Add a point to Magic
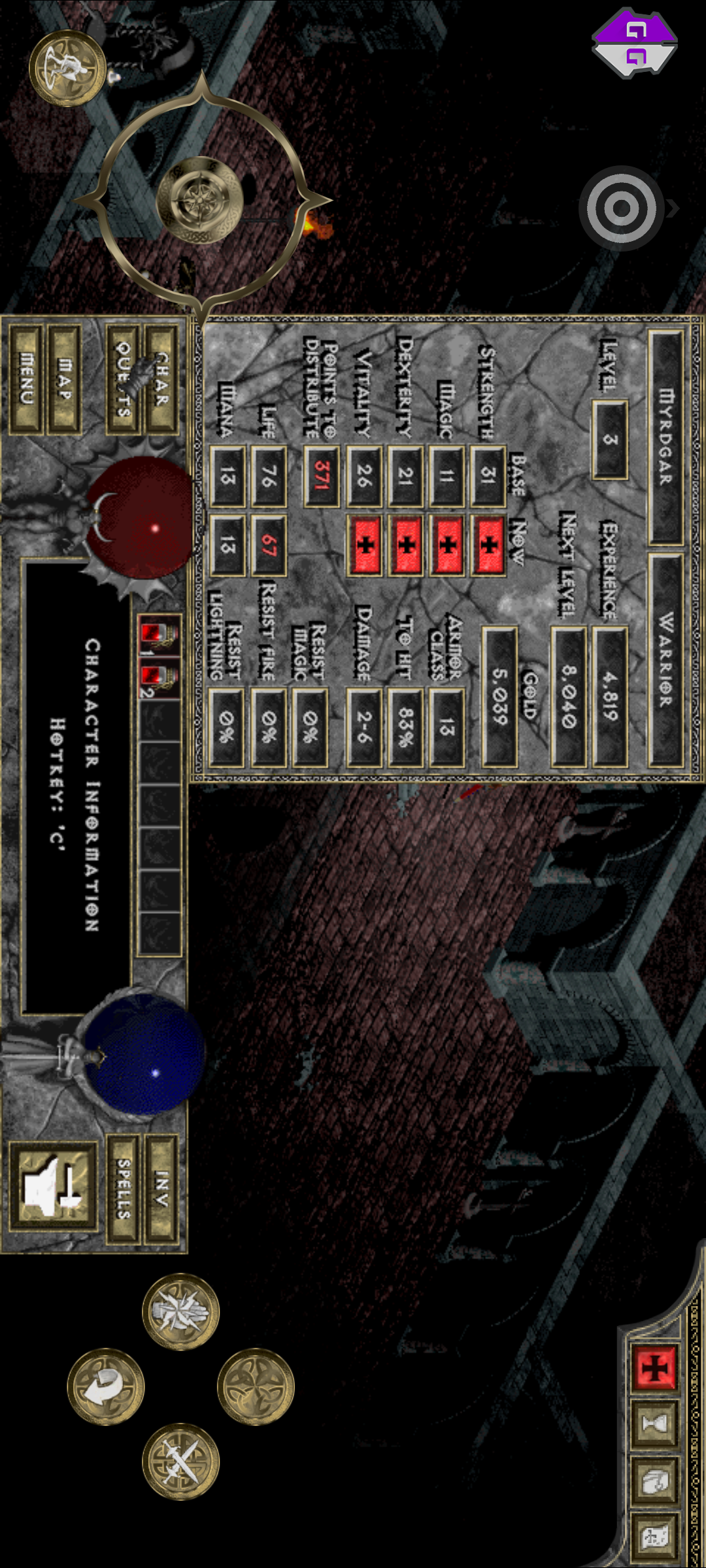The width and height of the screenshot is (706, 1568). (447, 544)
